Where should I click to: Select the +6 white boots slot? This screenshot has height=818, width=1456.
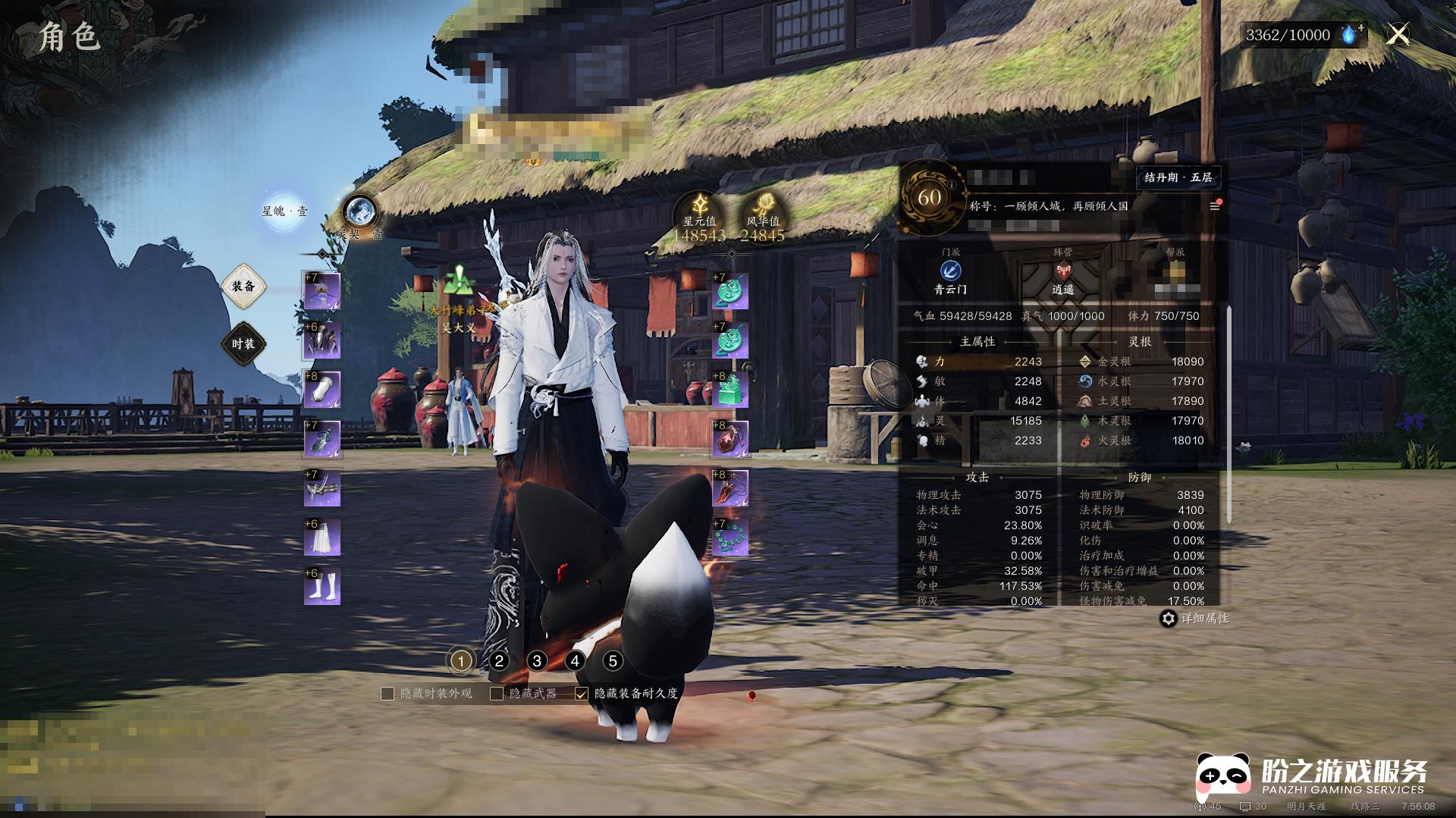[322, 588]
